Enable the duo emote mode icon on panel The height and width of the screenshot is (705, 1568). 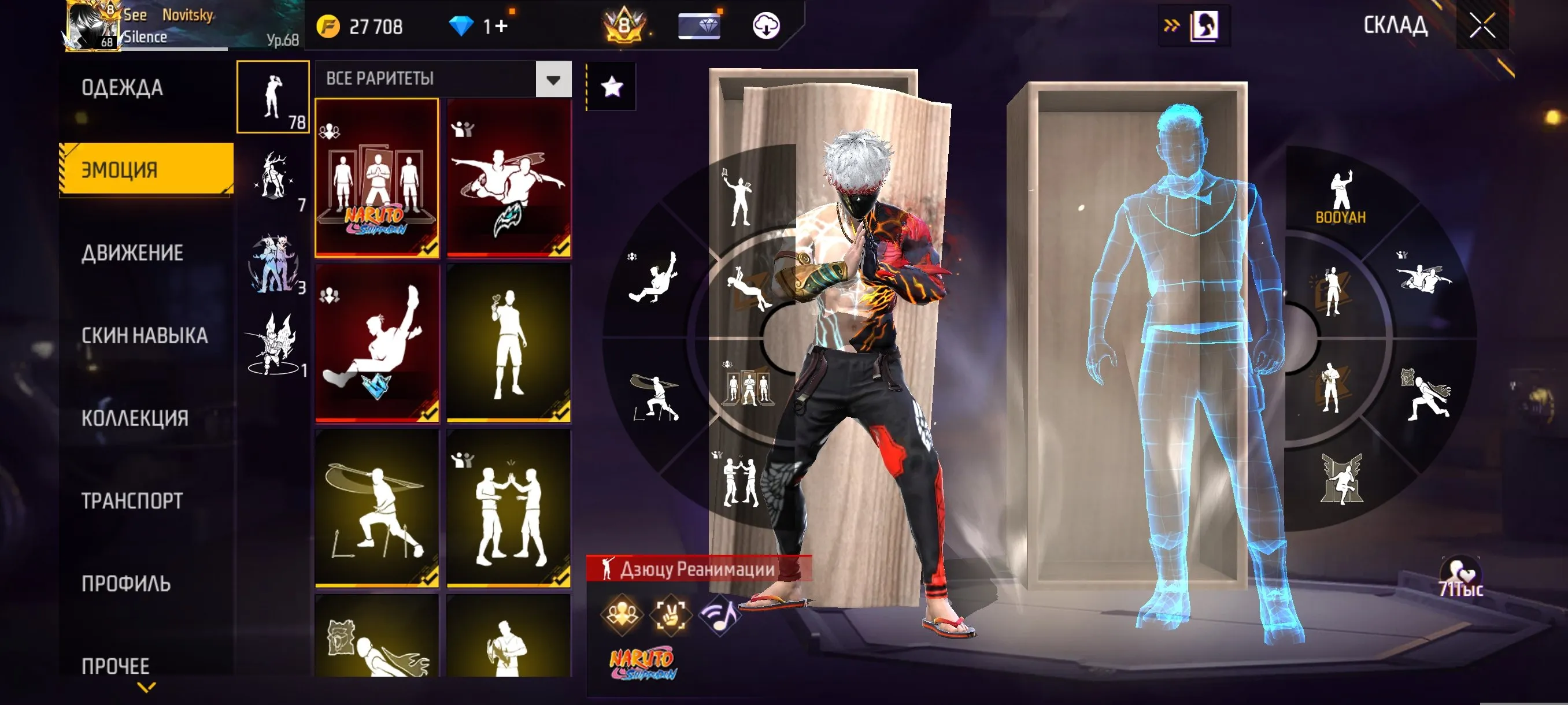[622, 615]
